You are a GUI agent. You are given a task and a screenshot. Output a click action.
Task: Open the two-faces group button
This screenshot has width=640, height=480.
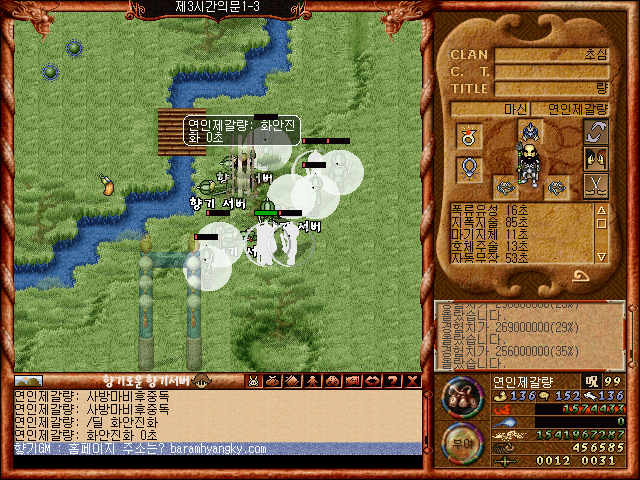click(x=596, y=158)
